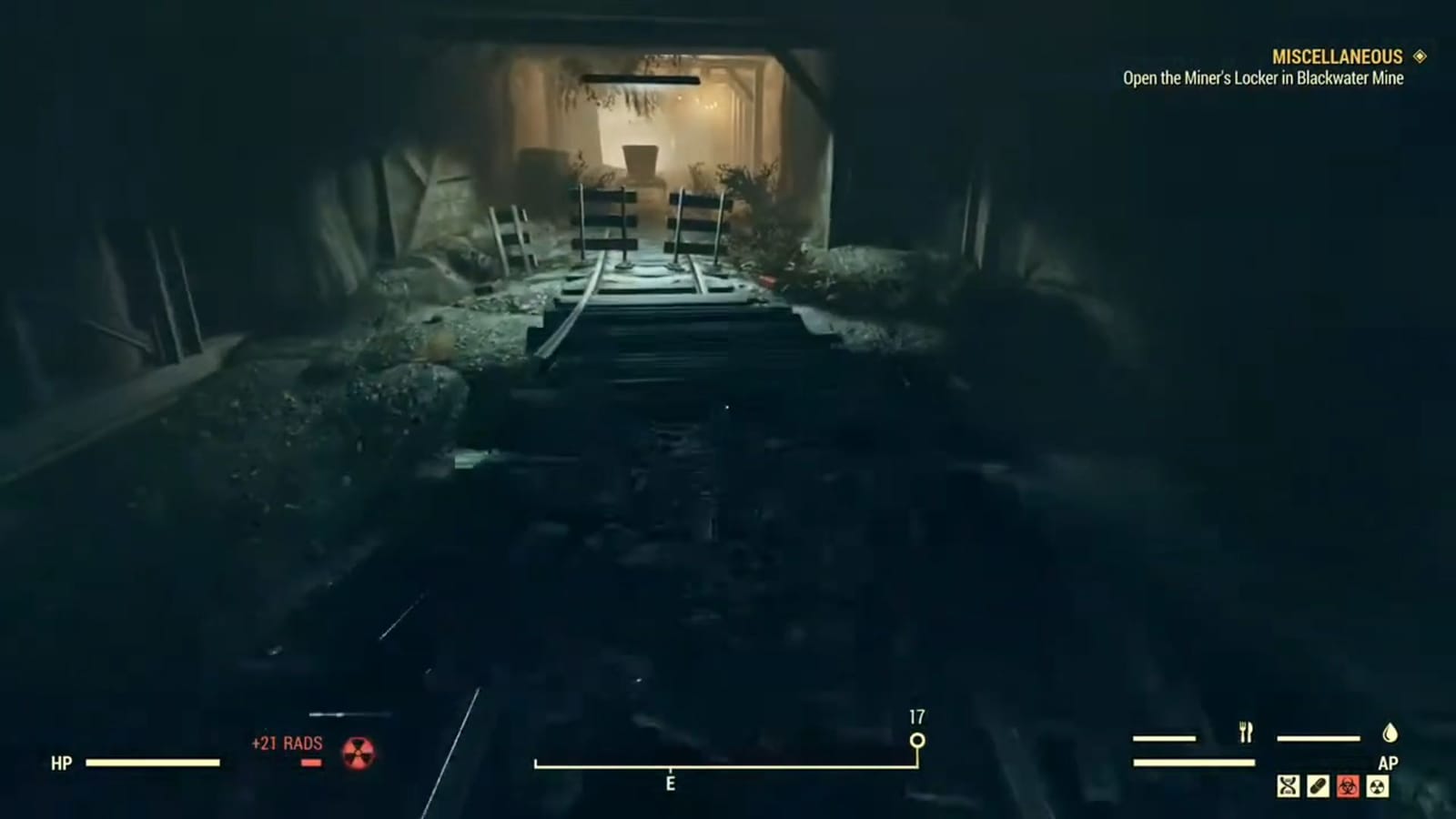
Task: Select the hunger fork-and-knife icon
Action: tap(1245, 732)
